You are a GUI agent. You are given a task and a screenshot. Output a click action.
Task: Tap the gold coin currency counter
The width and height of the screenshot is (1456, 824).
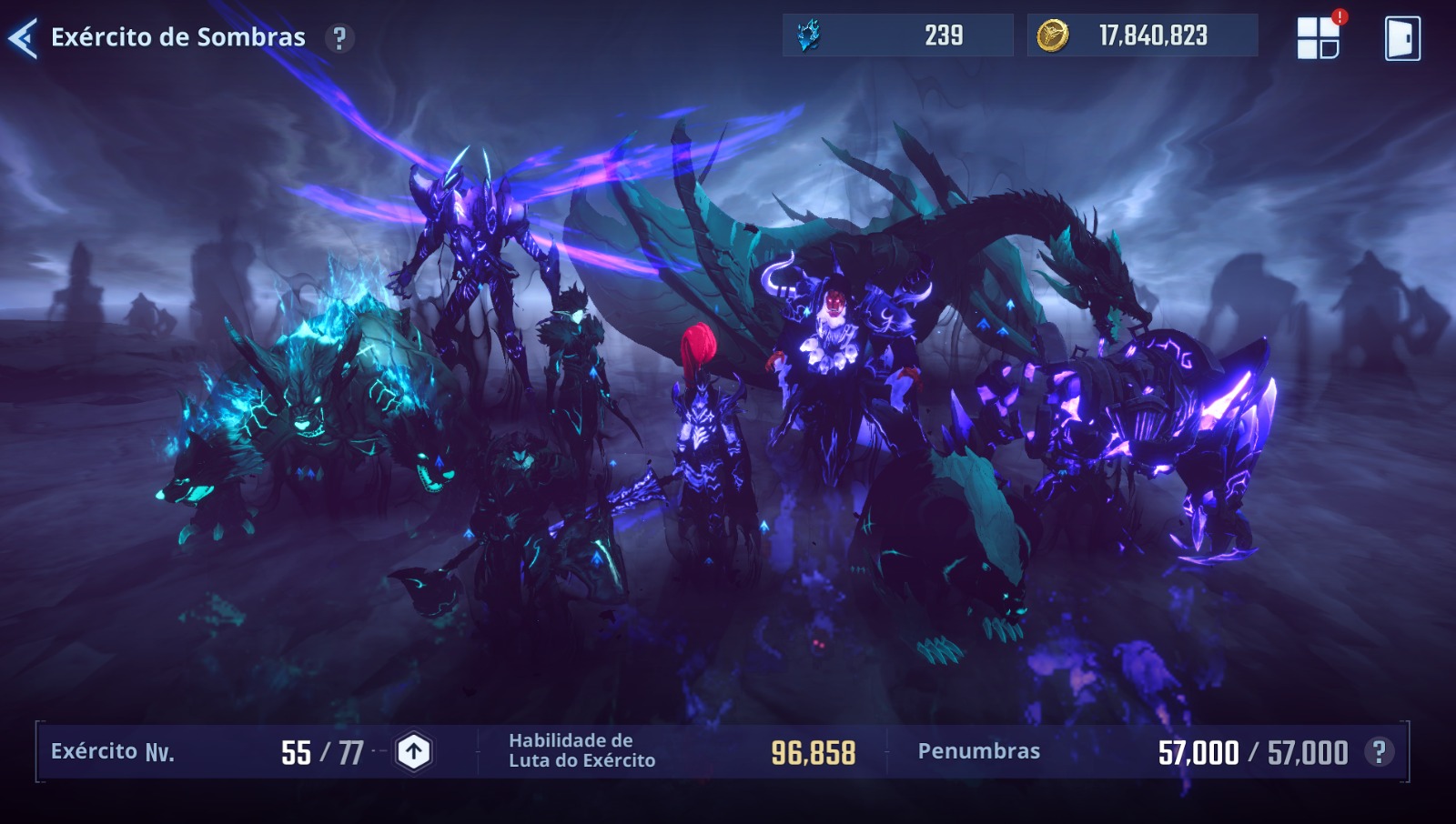(x=1142, y=35)
